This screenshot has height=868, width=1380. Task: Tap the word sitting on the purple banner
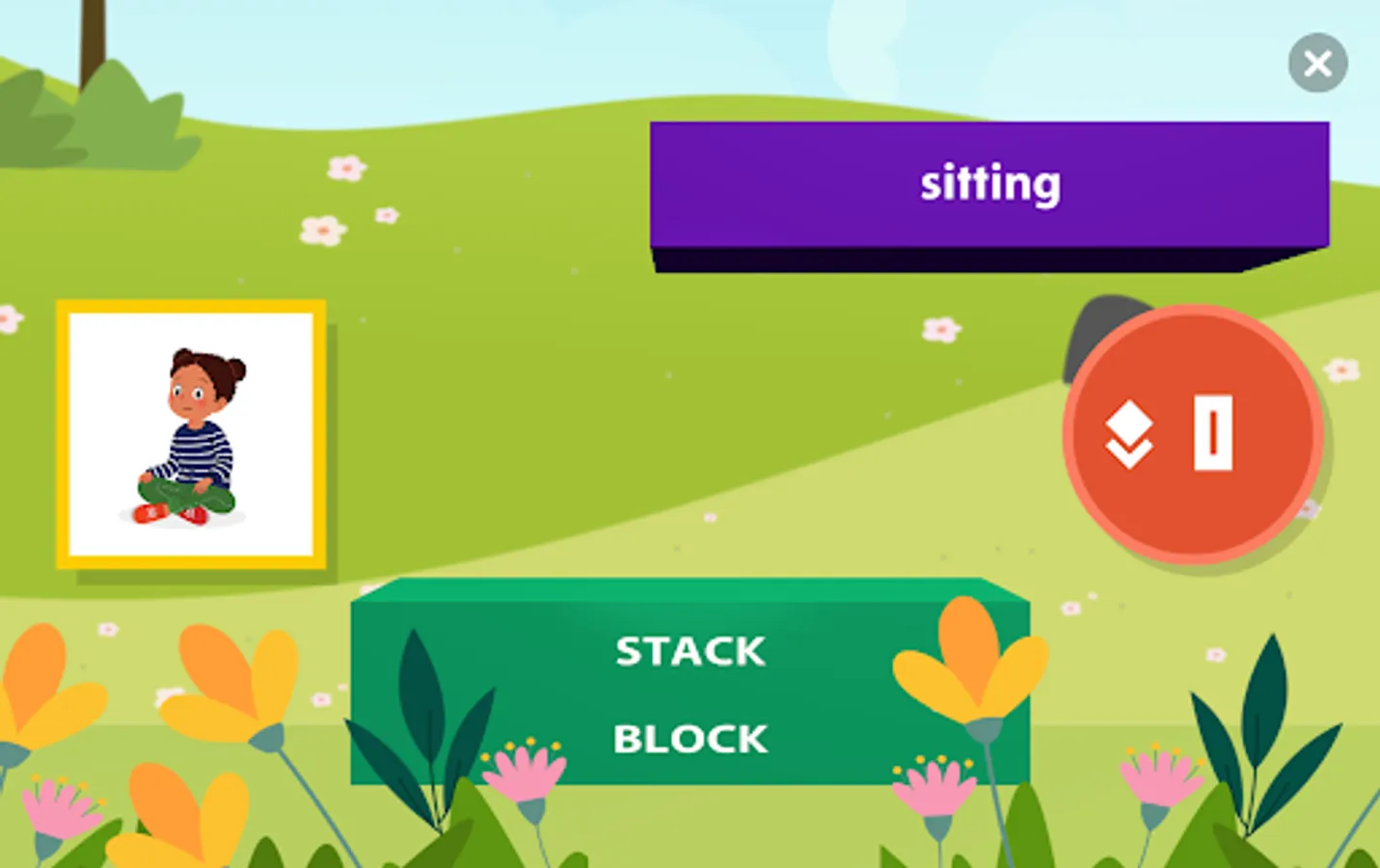click(x=991, y=183)
